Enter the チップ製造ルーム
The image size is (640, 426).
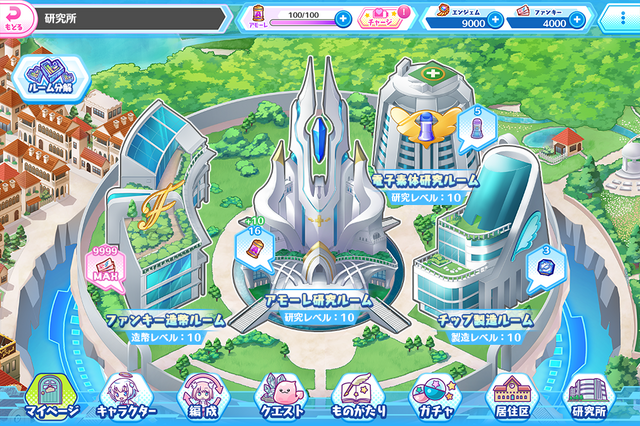coord(488,250)
